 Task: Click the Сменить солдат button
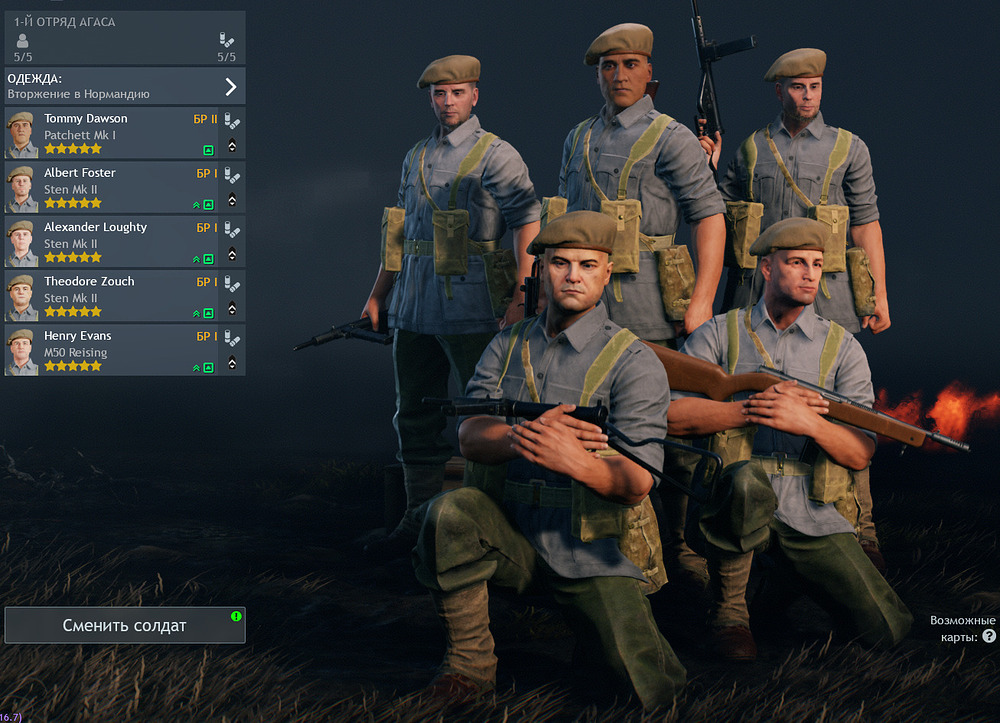[125, 625]
